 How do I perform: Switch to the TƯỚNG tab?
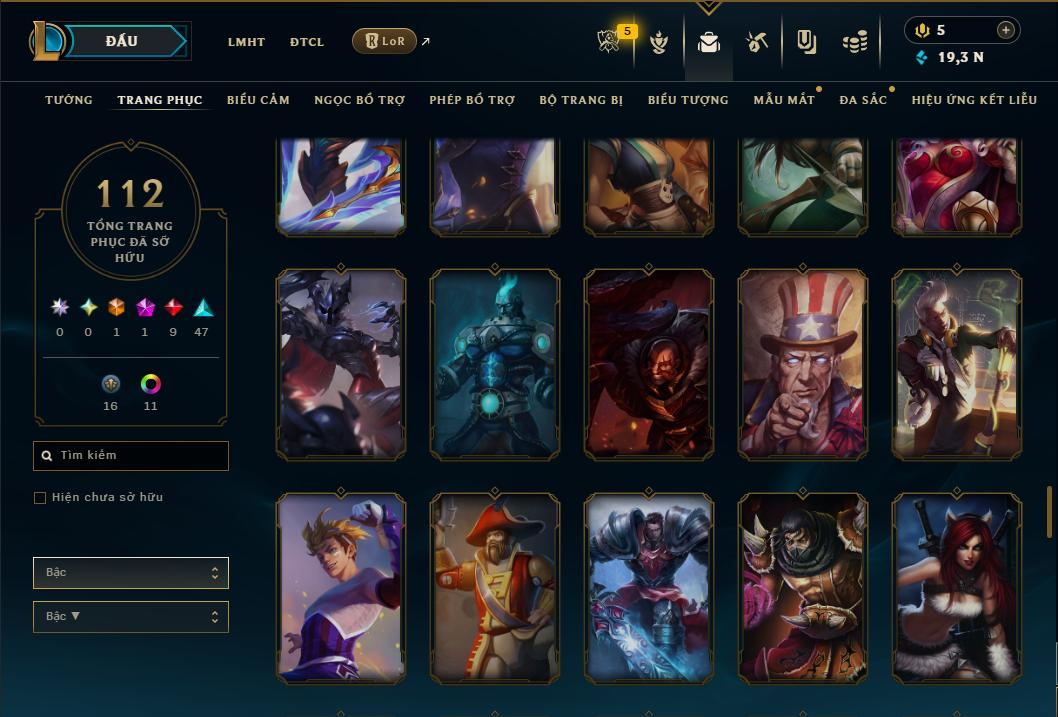(69, 100)
